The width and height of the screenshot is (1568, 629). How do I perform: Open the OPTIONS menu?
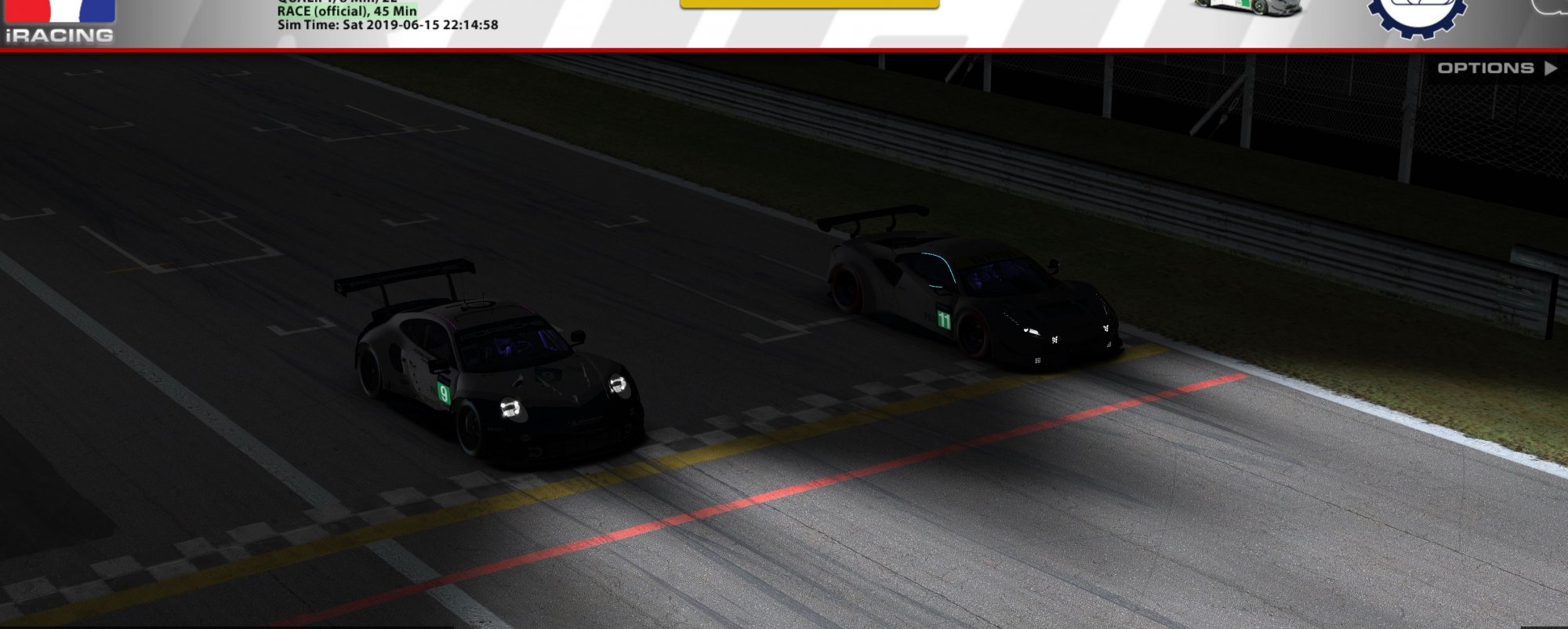(x=1495, y=68)
